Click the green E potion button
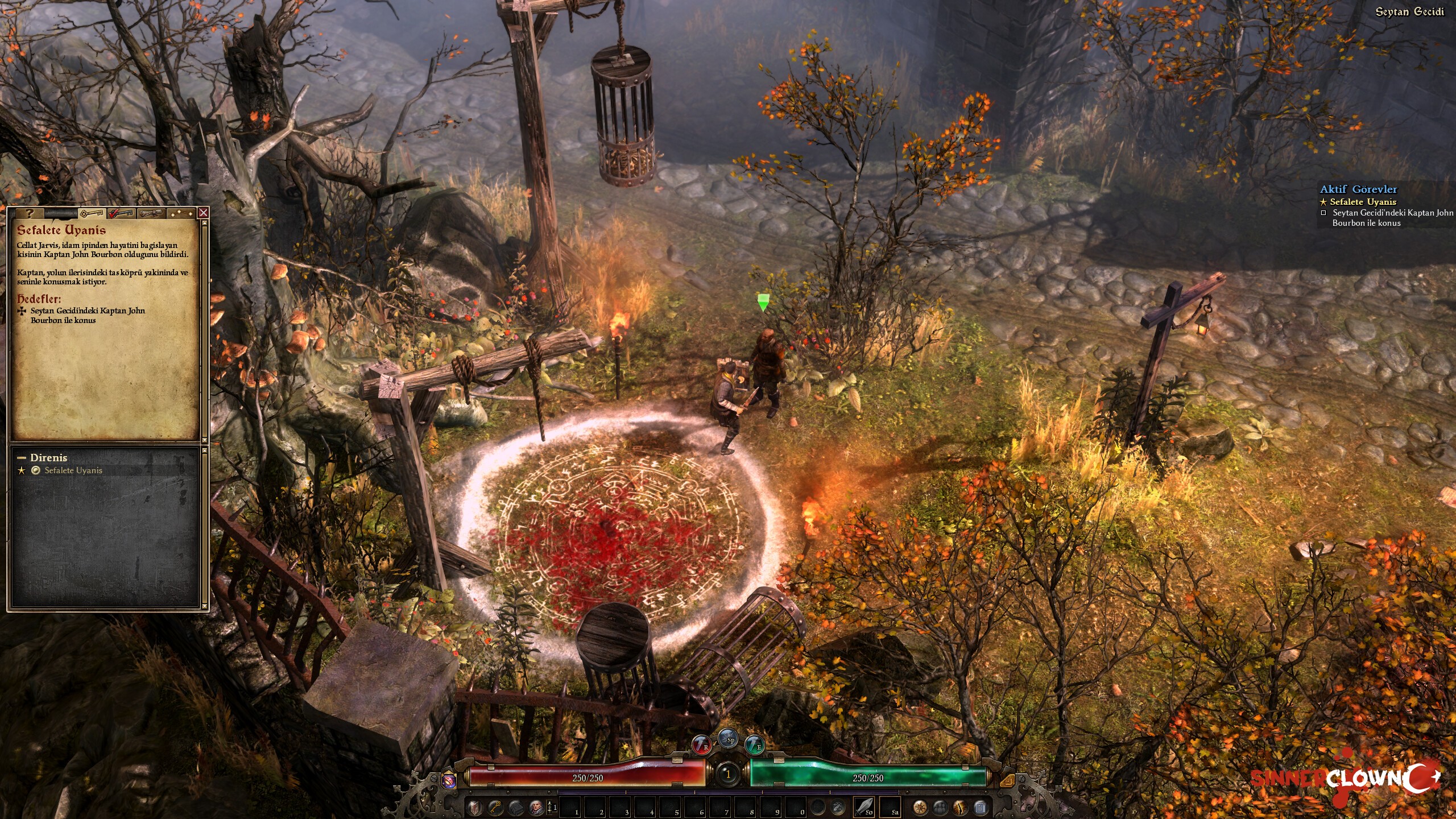Viewport: 1456px width, 819px height. [x=755, y=744]
